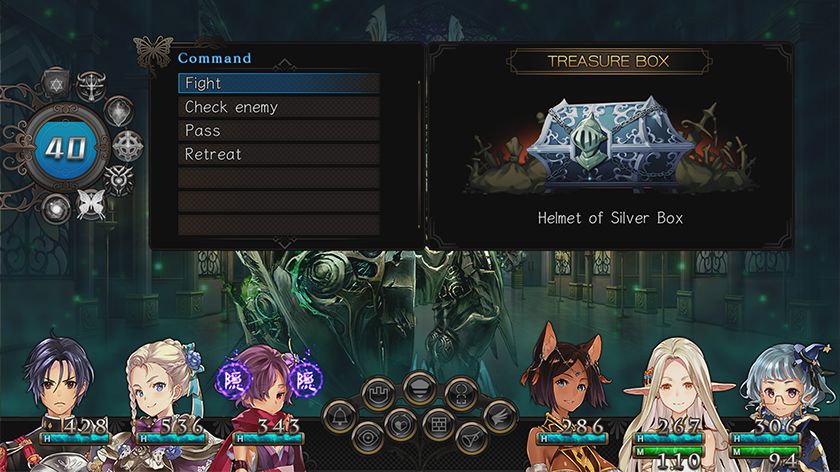The width and height of the screenshot is (840, 472).
Task: Choose Check enemy from the command list
Action: click(279, 107)
